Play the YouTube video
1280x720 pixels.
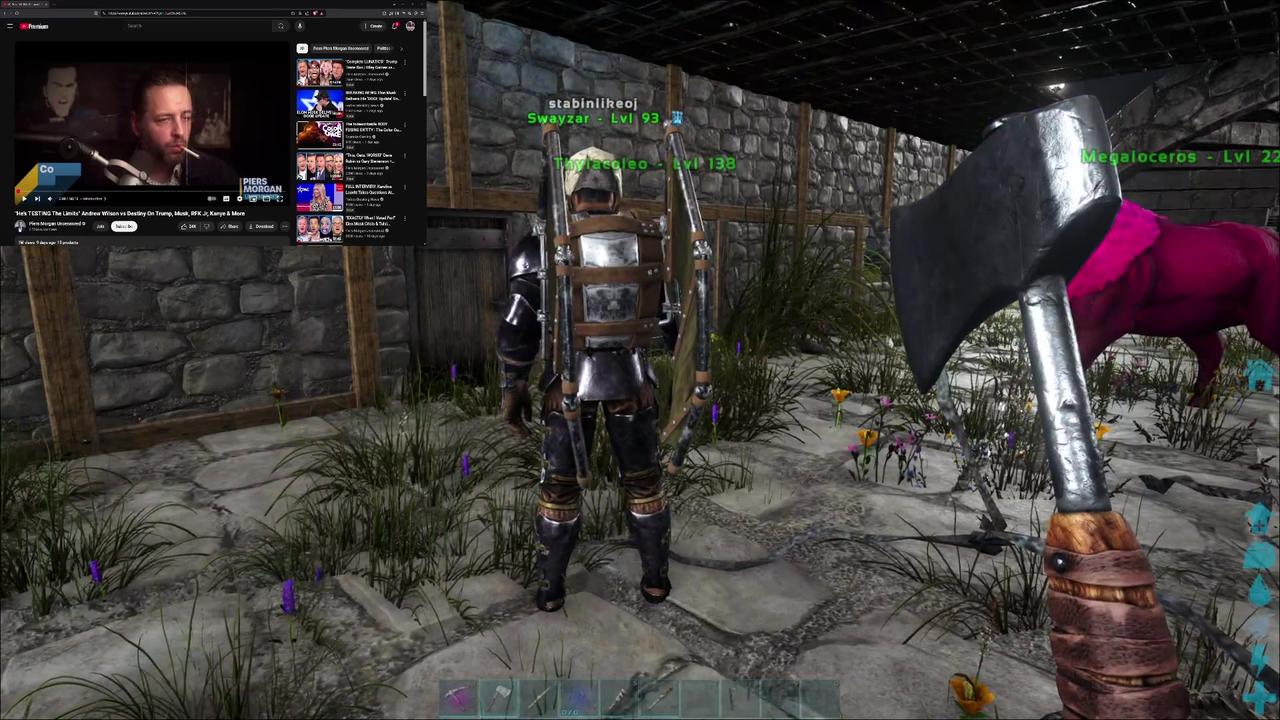click(23, 199)
